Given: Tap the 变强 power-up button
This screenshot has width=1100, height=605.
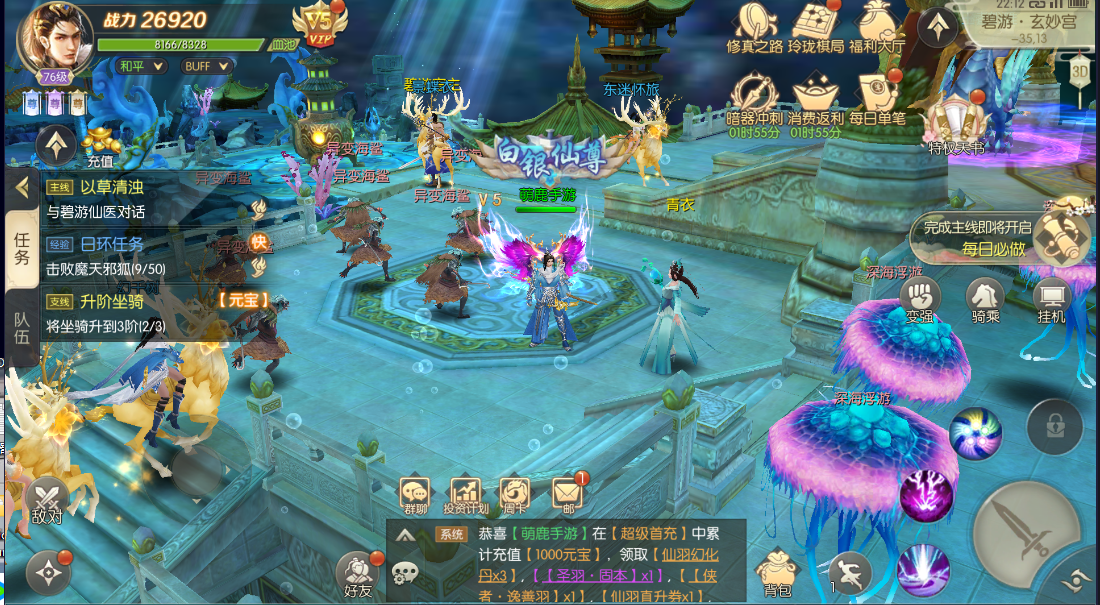Looking at the screenshot, I should [920, 298].
